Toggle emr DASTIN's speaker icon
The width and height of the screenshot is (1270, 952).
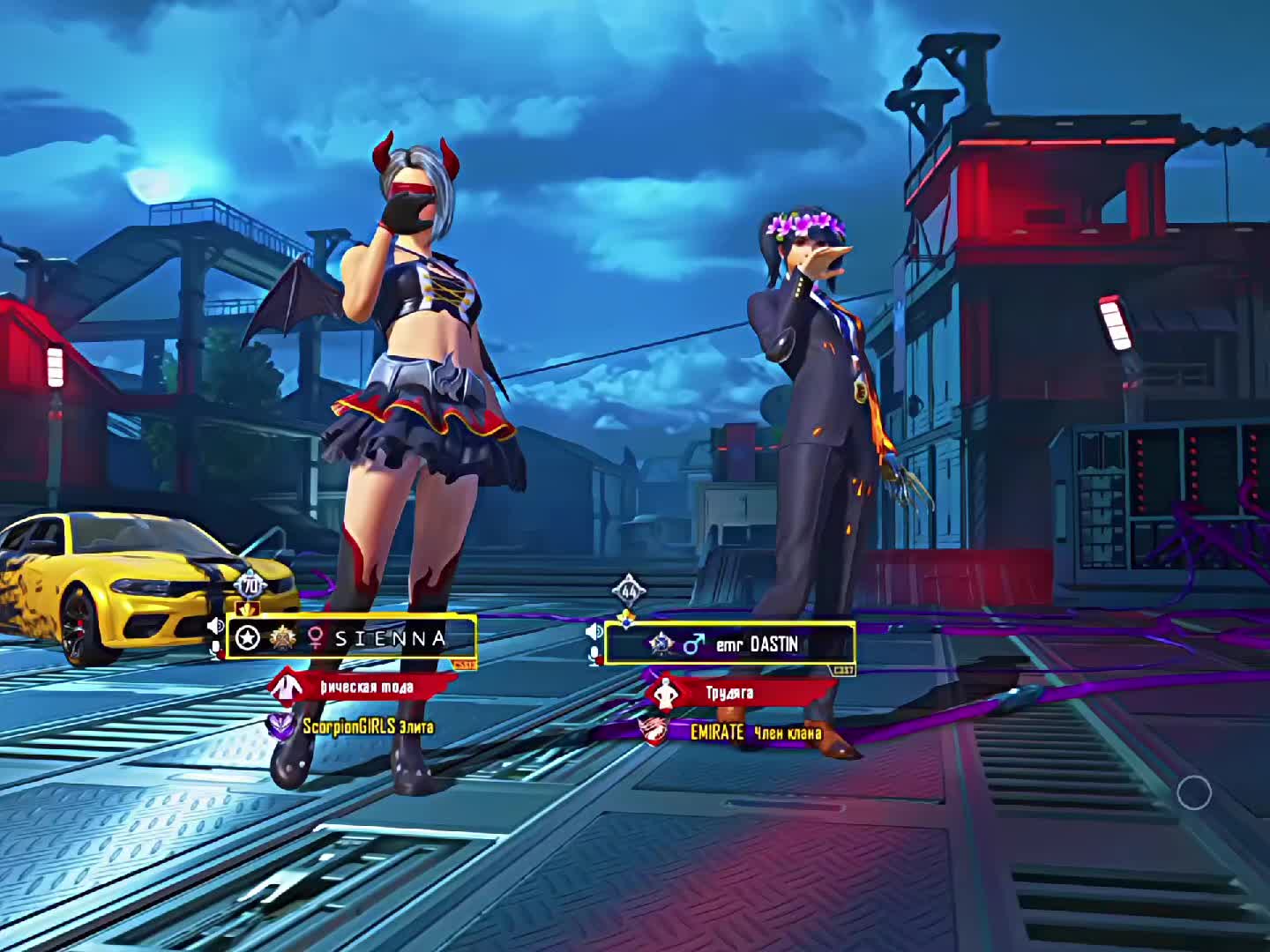(x=594, y=631)
